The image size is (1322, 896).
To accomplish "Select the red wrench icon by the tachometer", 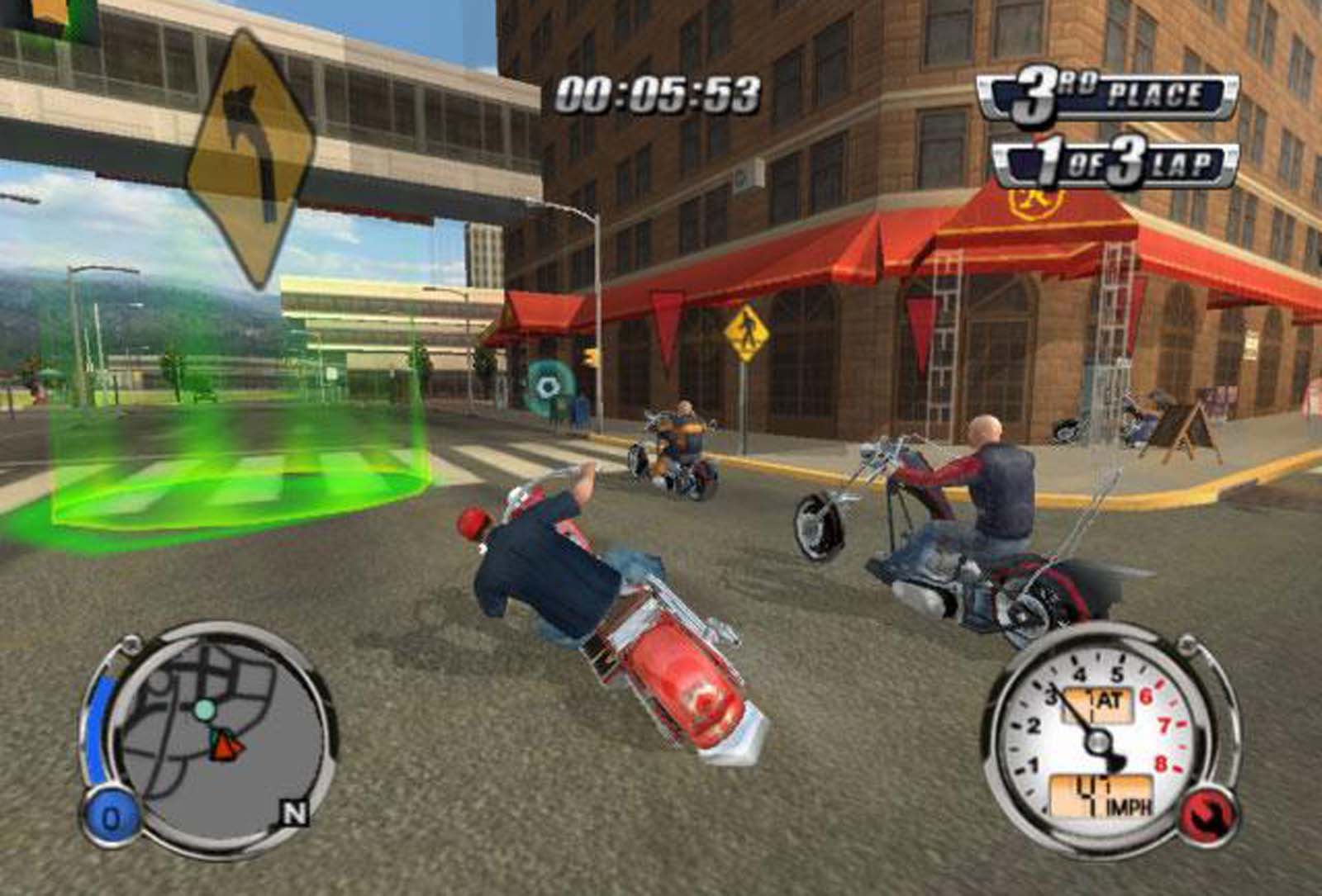I will 1210,813.
